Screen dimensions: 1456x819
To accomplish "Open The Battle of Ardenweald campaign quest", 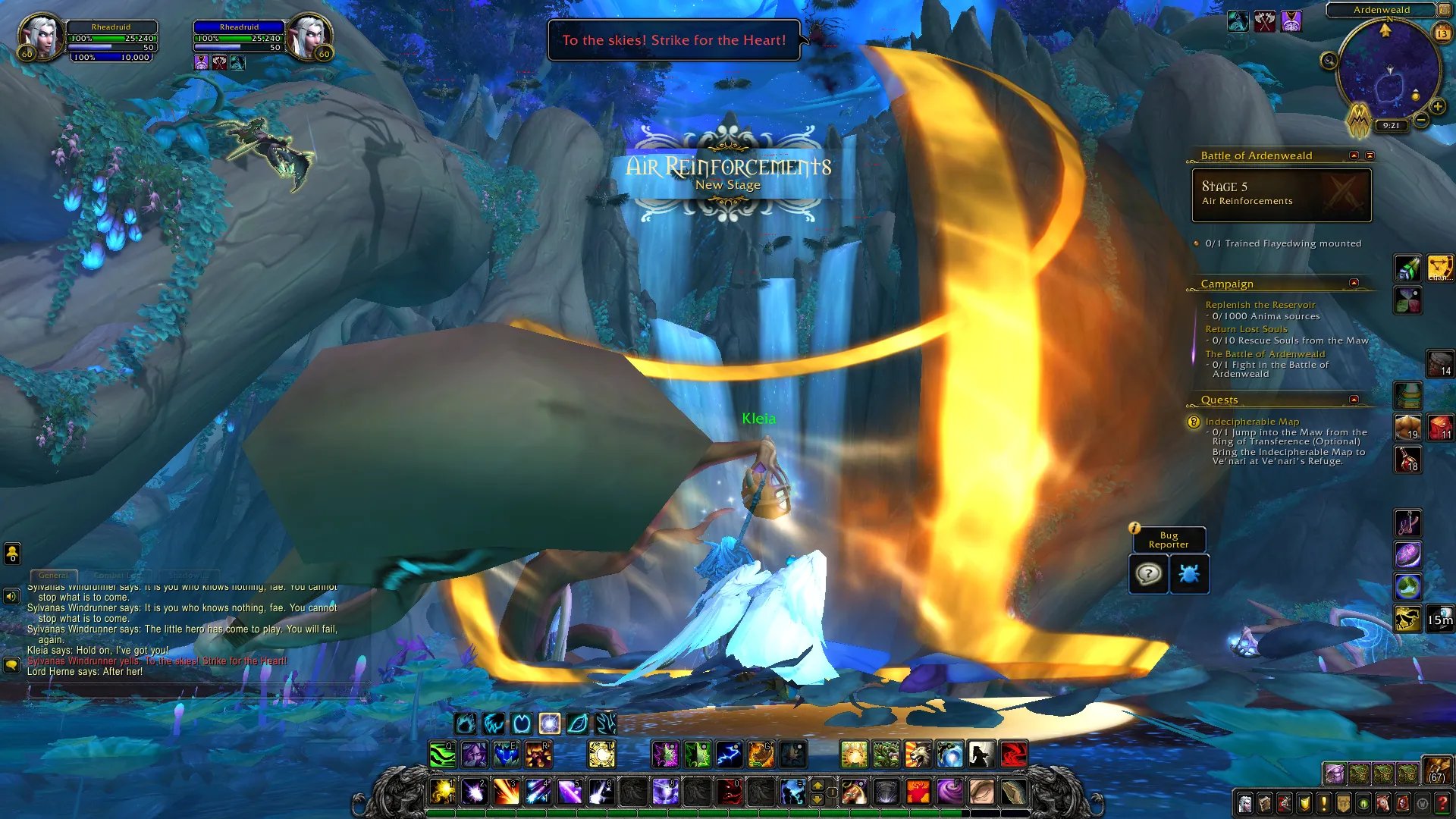I will click(x=1265, y=354).
